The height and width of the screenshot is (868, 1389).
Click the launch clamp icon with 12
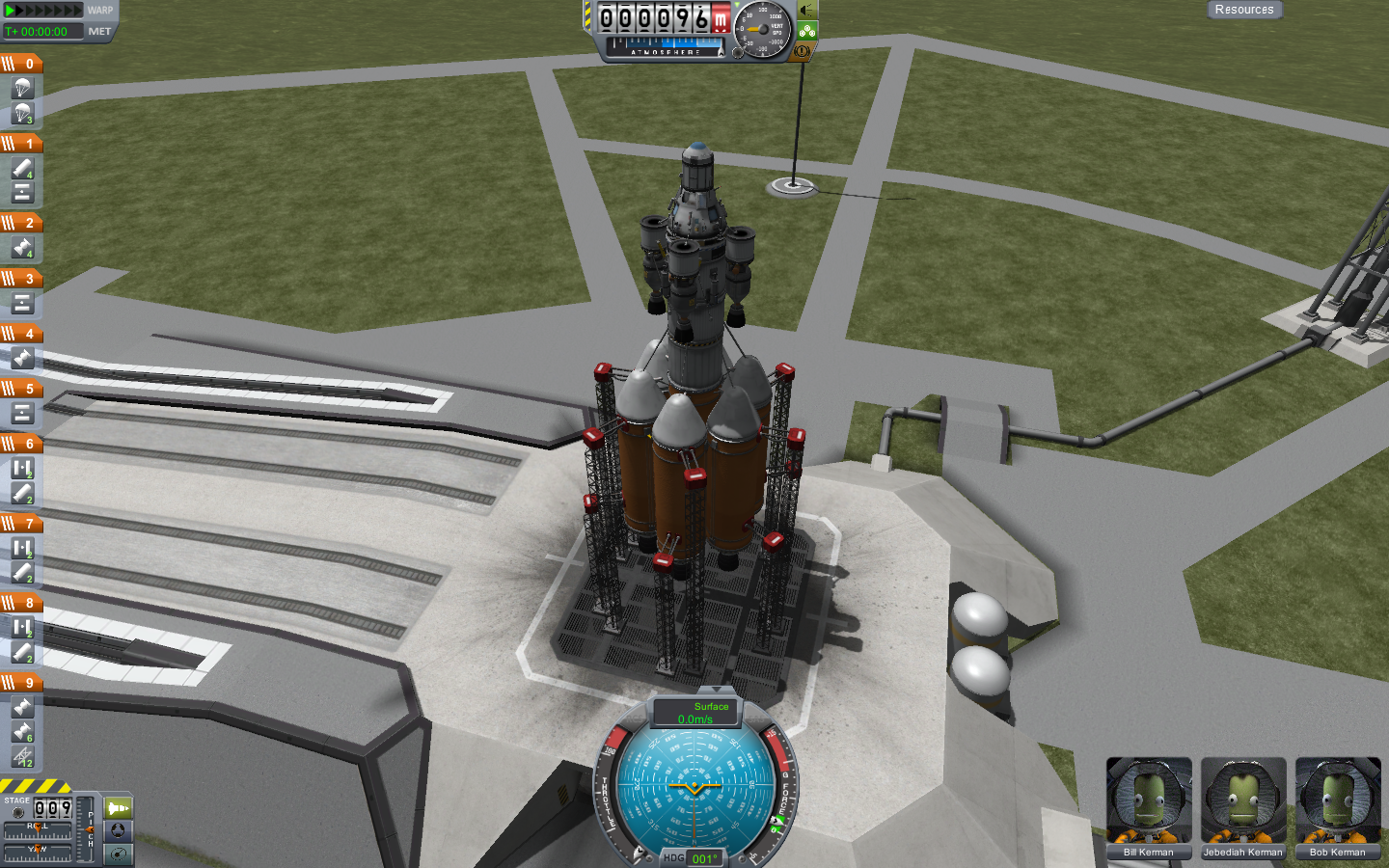click(23, 757)
